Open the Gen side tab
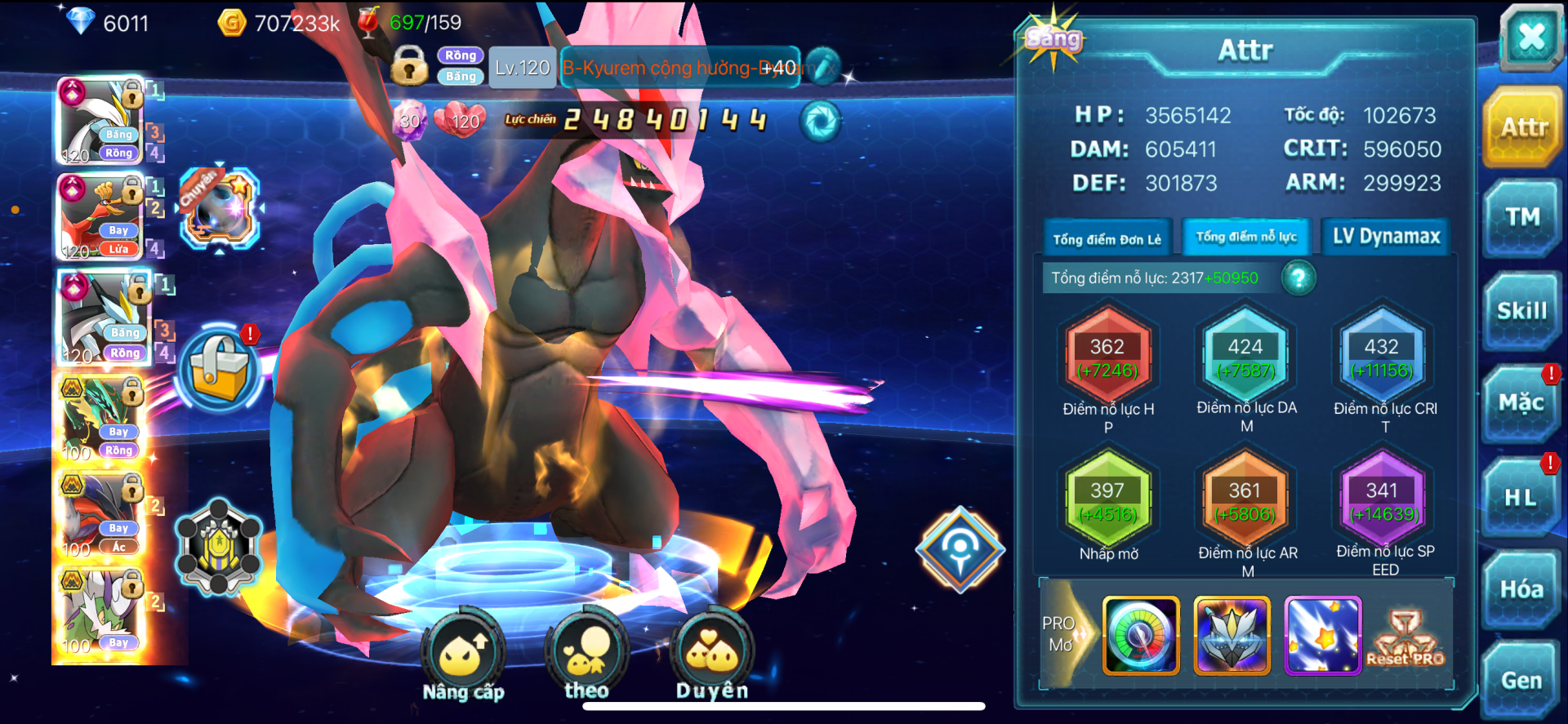The image size is (1568, 724). (x=1521, y=681)
